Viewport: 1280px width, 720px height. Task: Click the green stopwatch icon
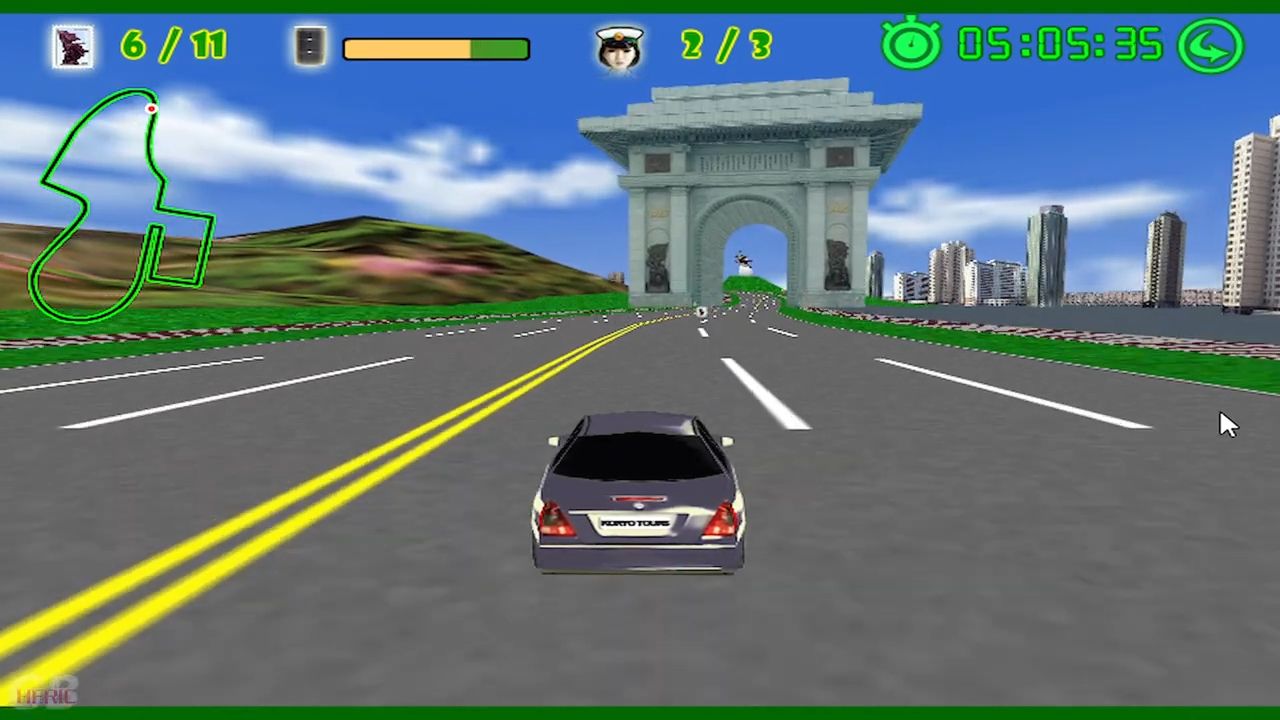[x=911, y=44]
